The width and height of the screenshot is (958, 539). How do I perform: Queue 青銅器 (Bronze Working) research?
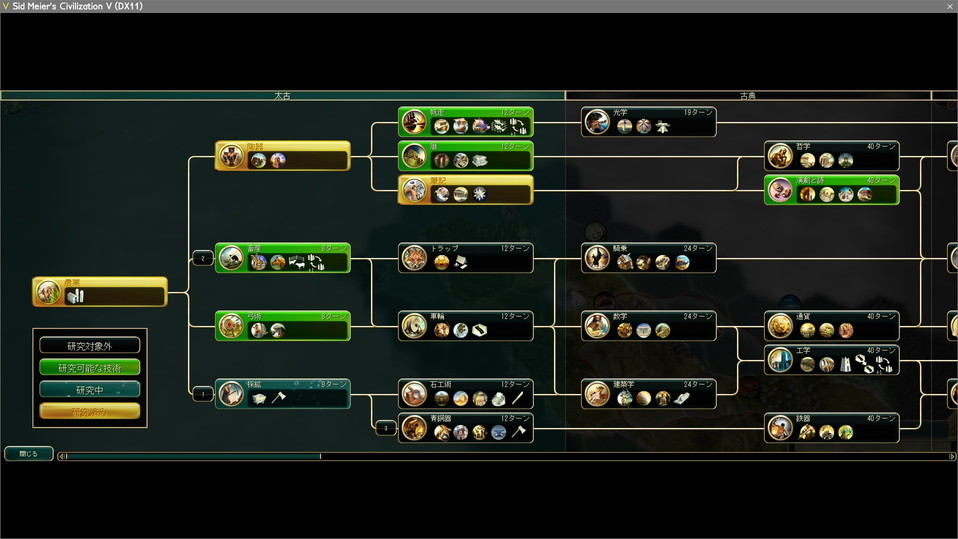pos(466,428)
